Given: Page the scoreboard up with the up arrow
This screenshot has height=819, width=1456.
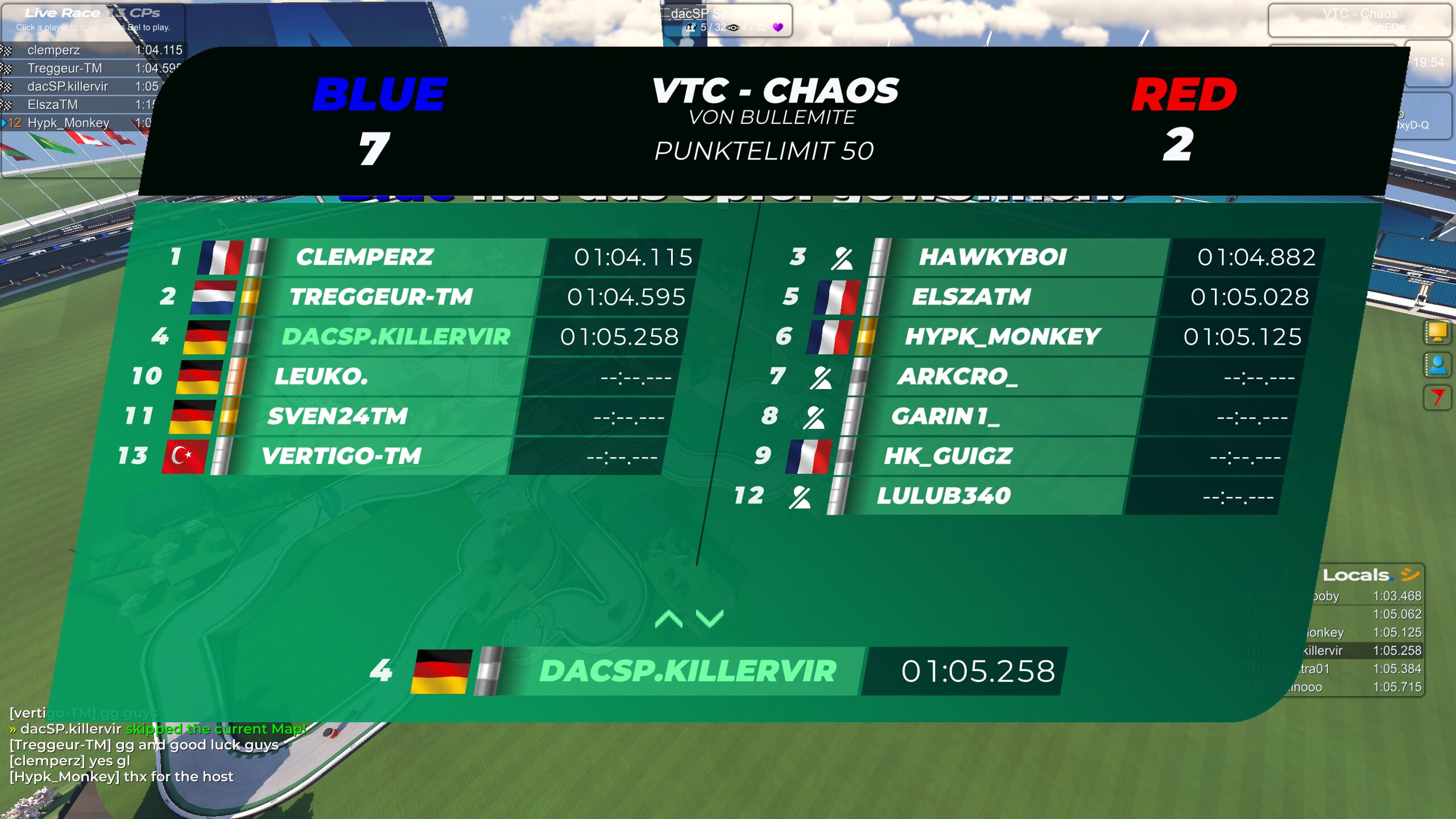Looking at the screenshot, I should tap(669, 619).
